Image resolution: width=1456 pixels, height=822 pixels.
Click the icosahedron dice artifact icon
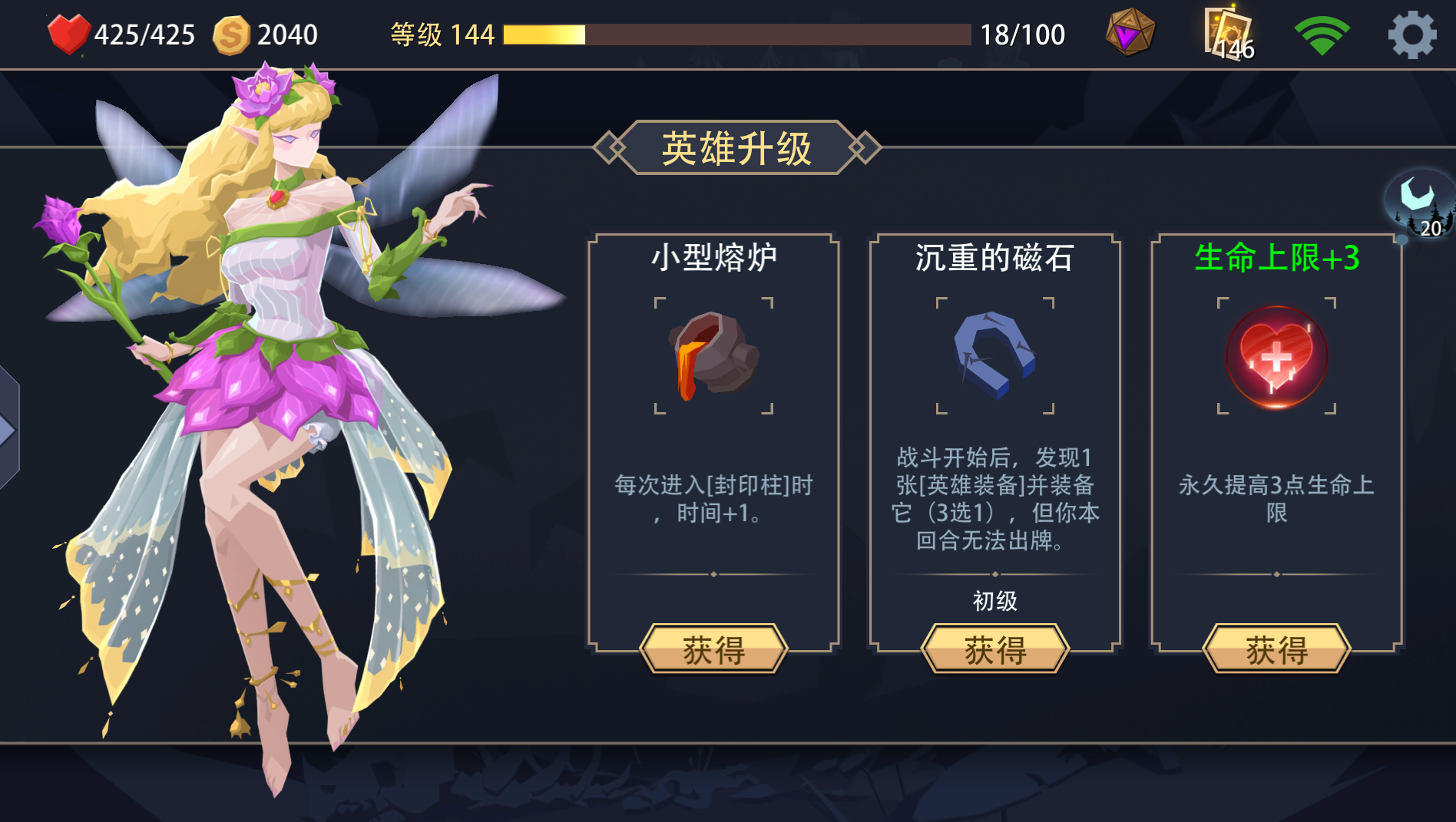(x=1129, y=32)
